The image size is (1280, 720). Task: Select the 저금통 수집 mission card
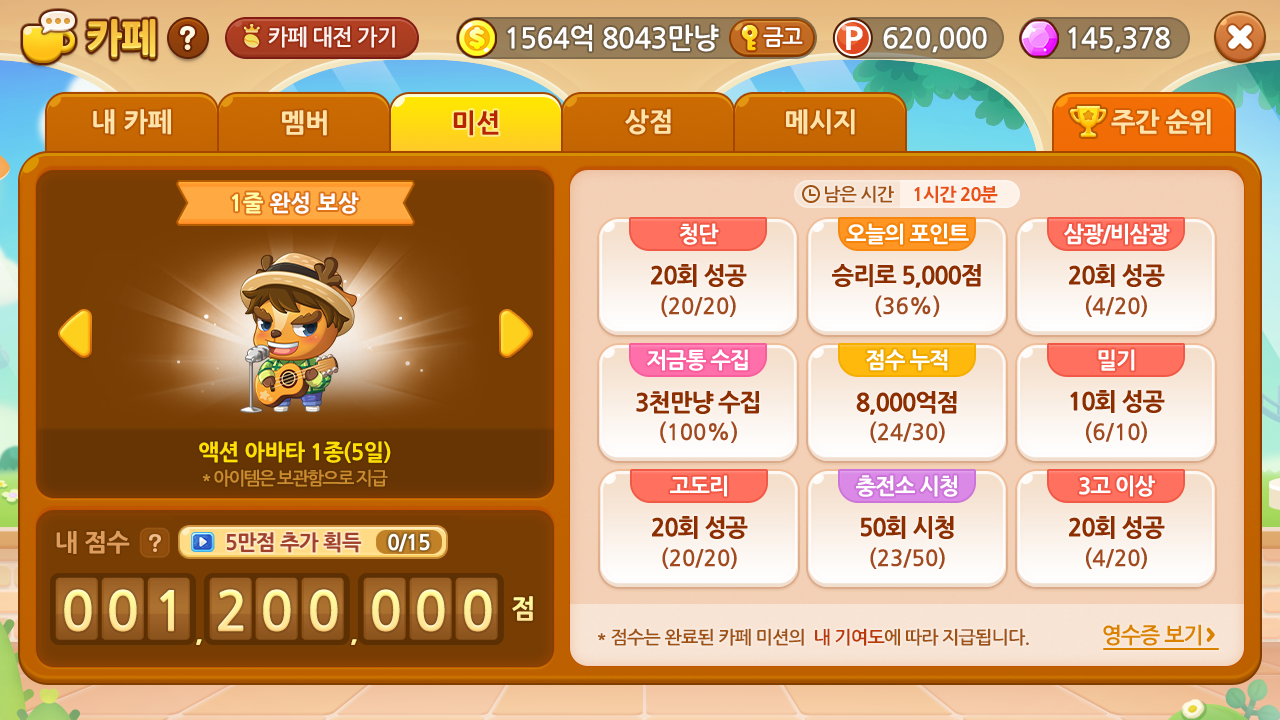pos(698,402)
